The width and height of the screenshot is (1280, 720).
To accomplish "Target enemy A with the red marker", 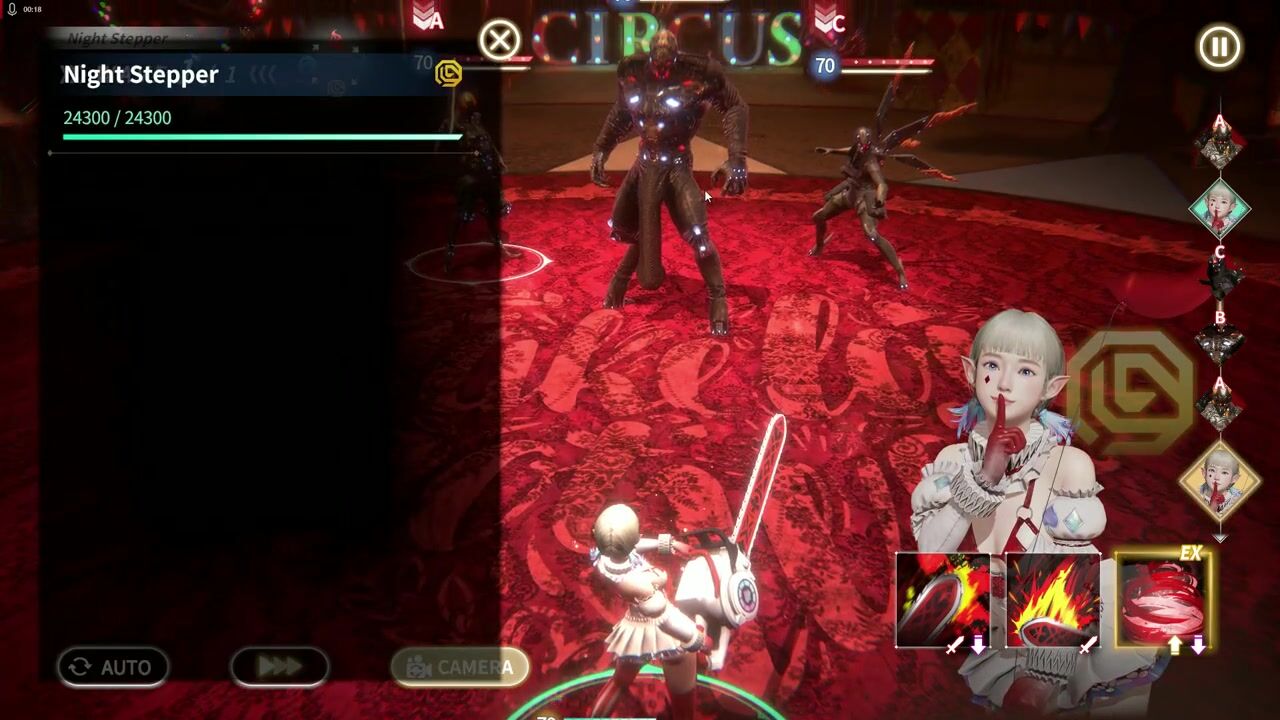I will click(428, 18).
